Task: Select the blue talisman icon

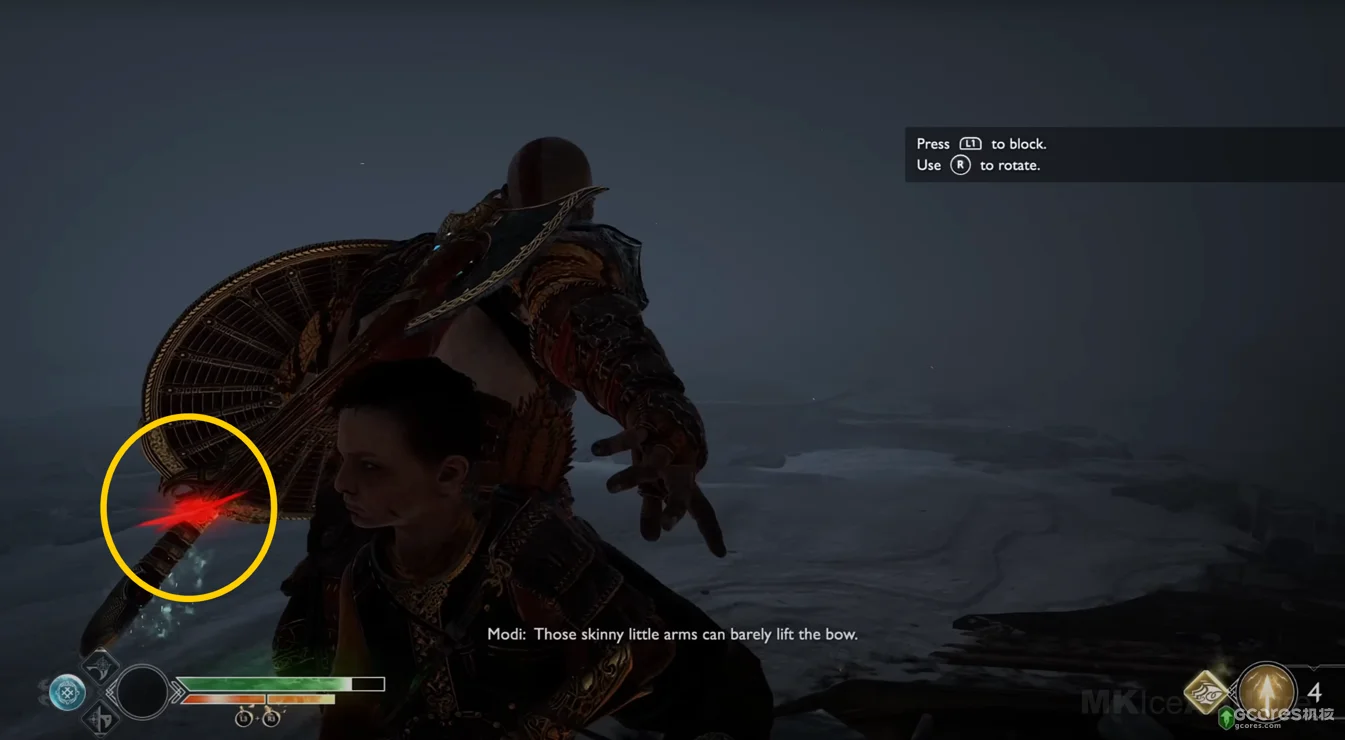Action: pyautogui.click(x=67, y=692)
